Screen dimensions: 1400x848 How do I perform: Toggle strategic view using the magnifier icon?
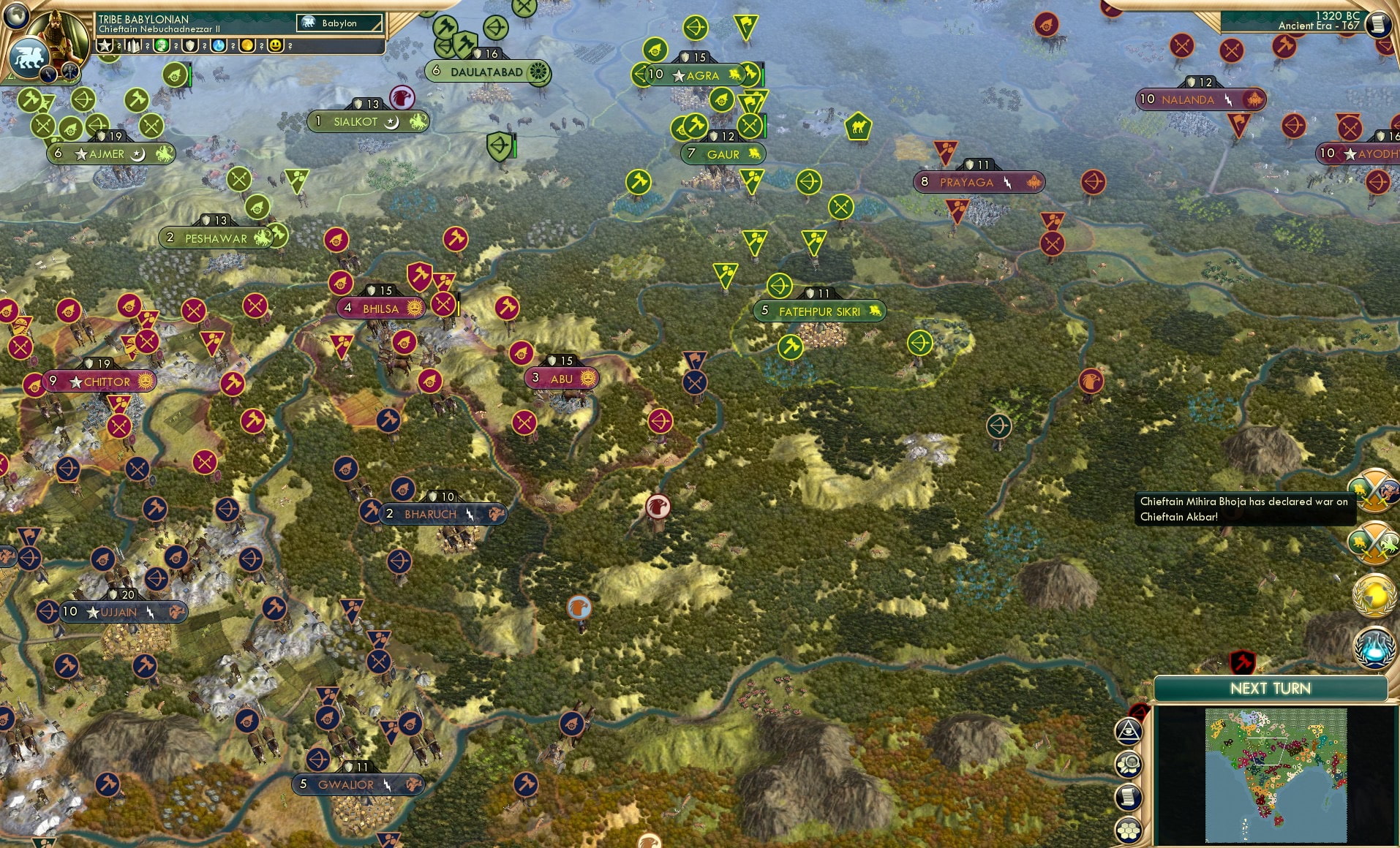1129,763
